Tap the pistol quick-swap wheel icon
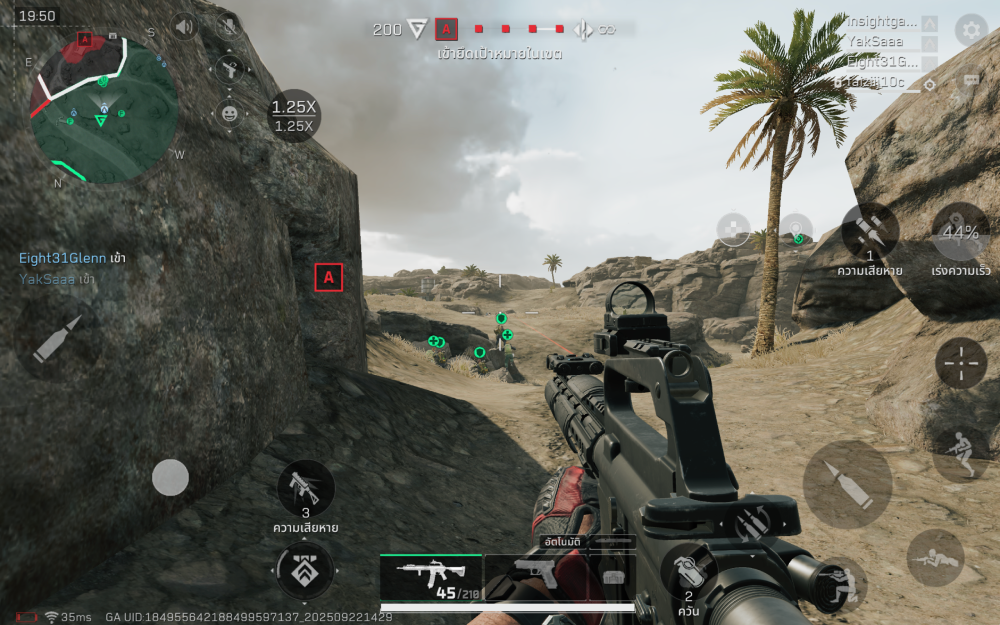Screen dimensions: 1000x625 [x=230, y=69]
